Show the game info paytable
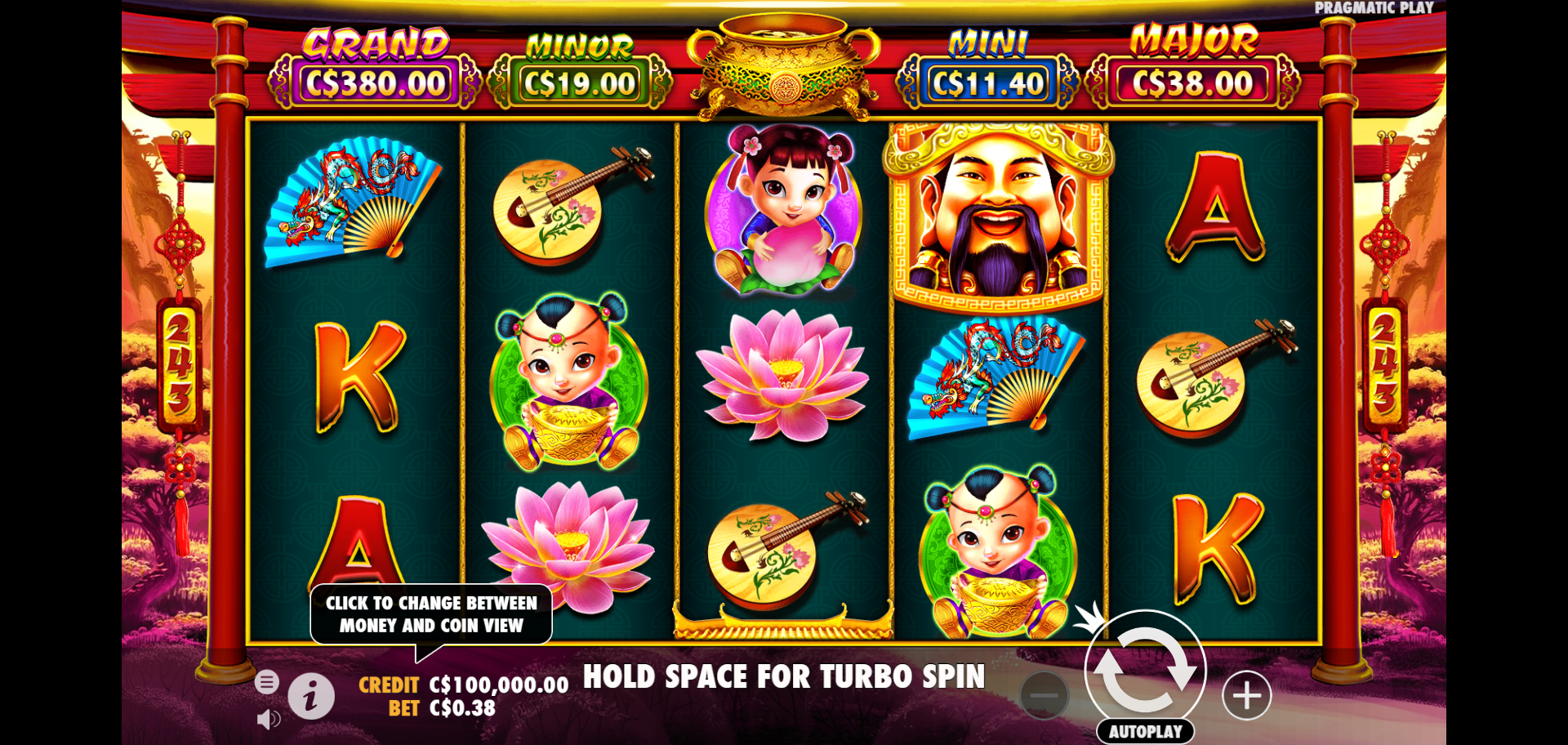 (310, 697)
